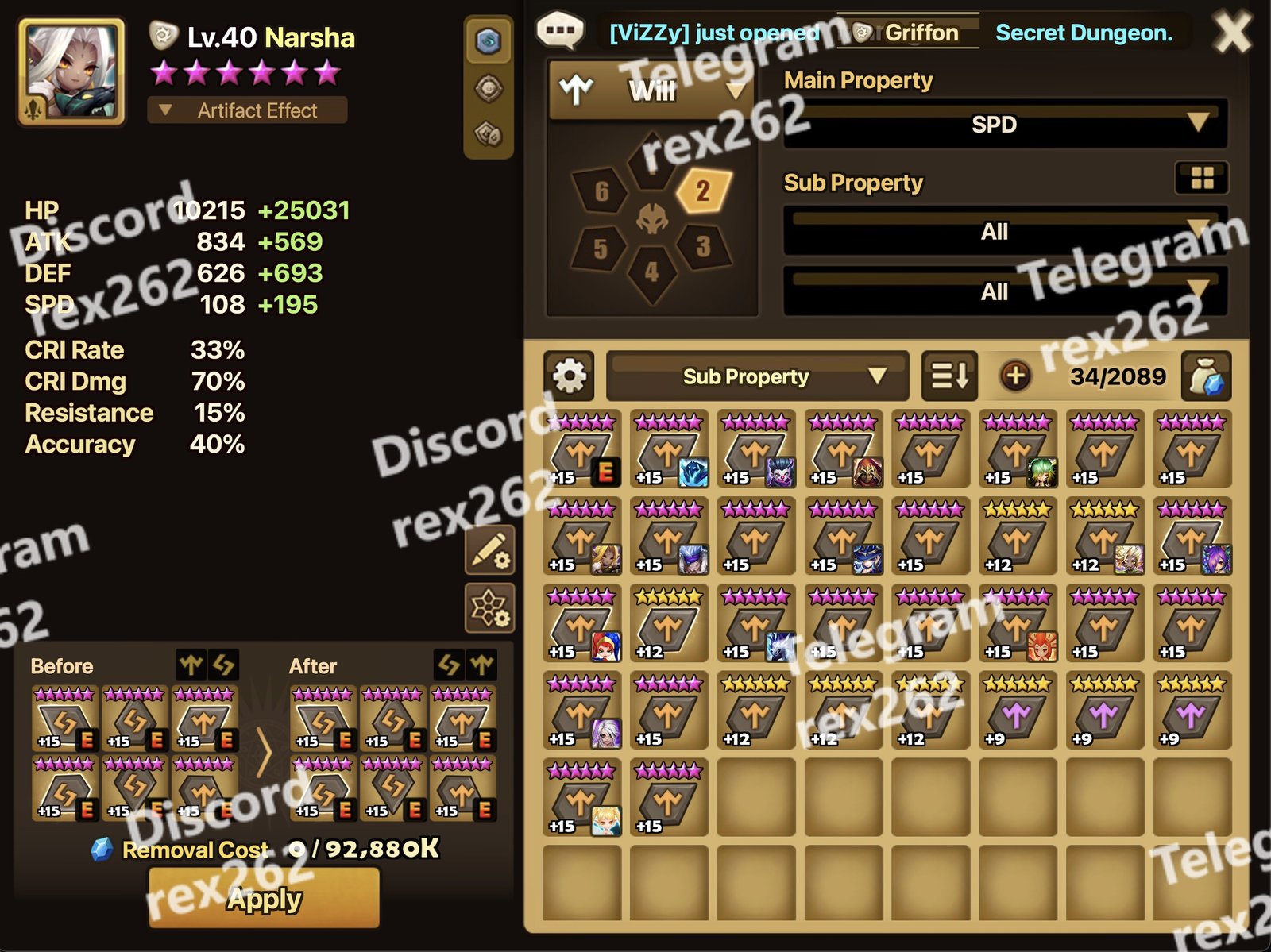This screenshot has width=1271, height=952.
Task: Select rune slot 2 on the hexagon
Action: 702,191
